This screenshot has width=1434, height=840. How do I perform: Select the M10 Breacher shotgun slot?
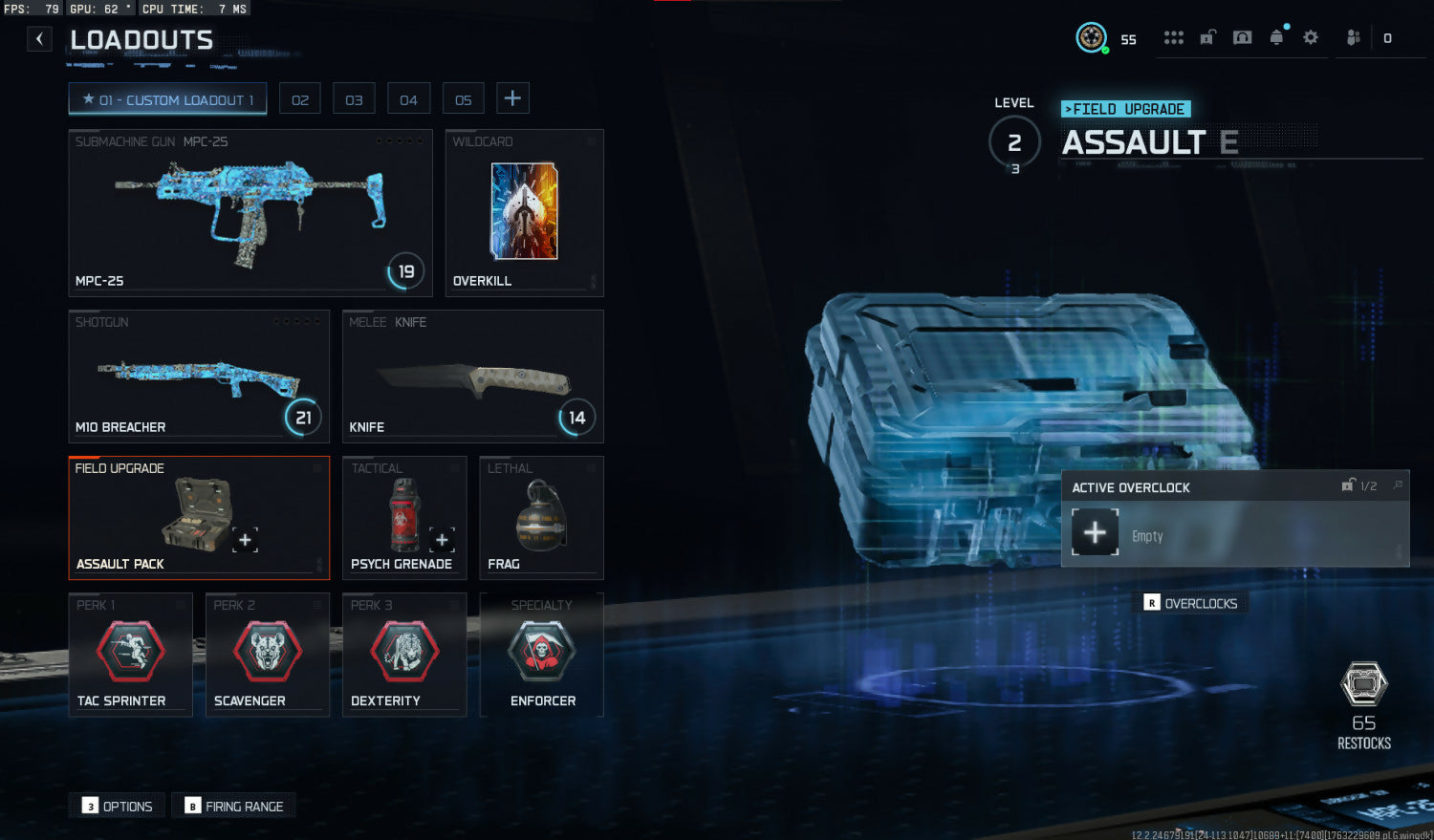pos(199,376)
